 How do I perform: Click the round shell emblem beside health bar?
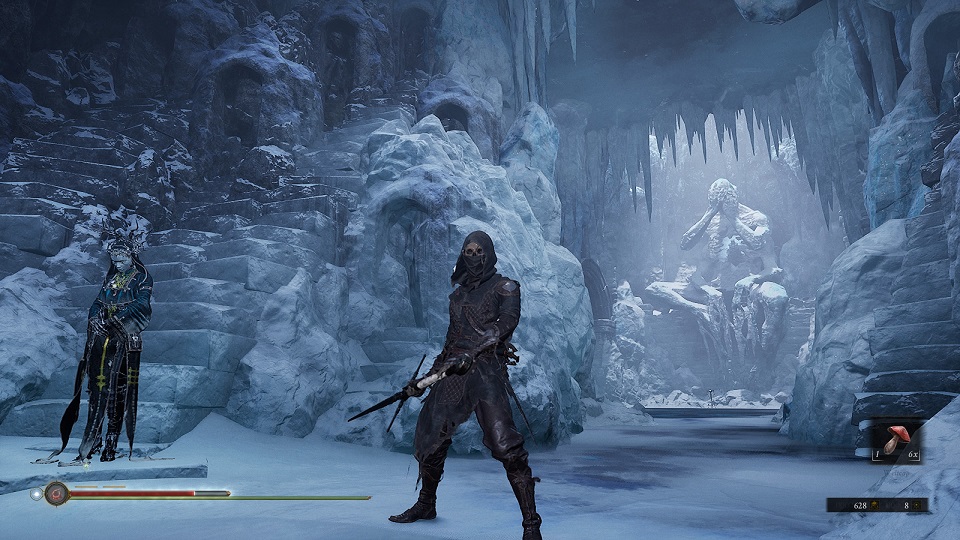(56, 493)
